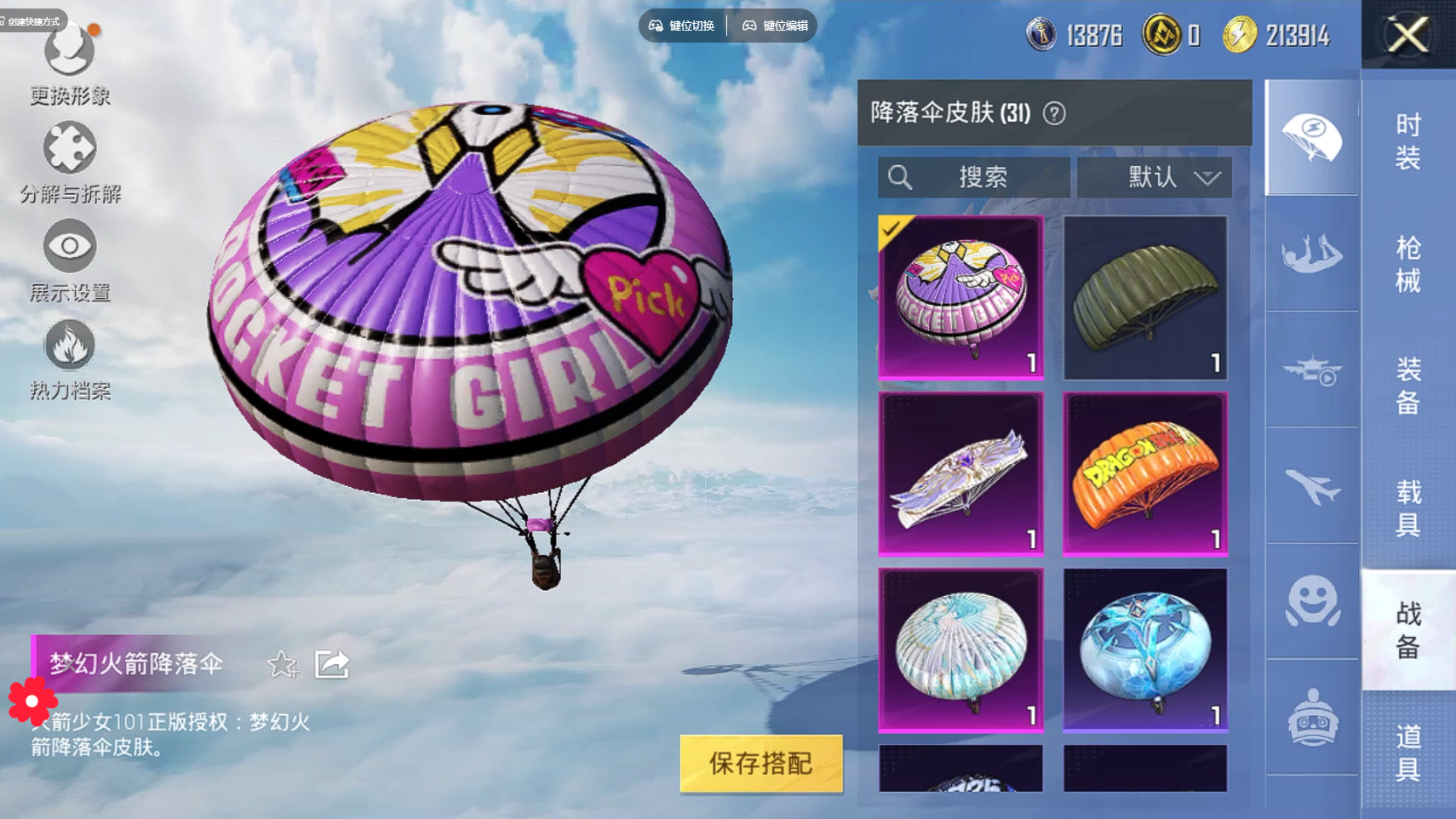Pick the white winged parachute skin
Viewport: 1456px width, 819px height.
click(960, 473)
